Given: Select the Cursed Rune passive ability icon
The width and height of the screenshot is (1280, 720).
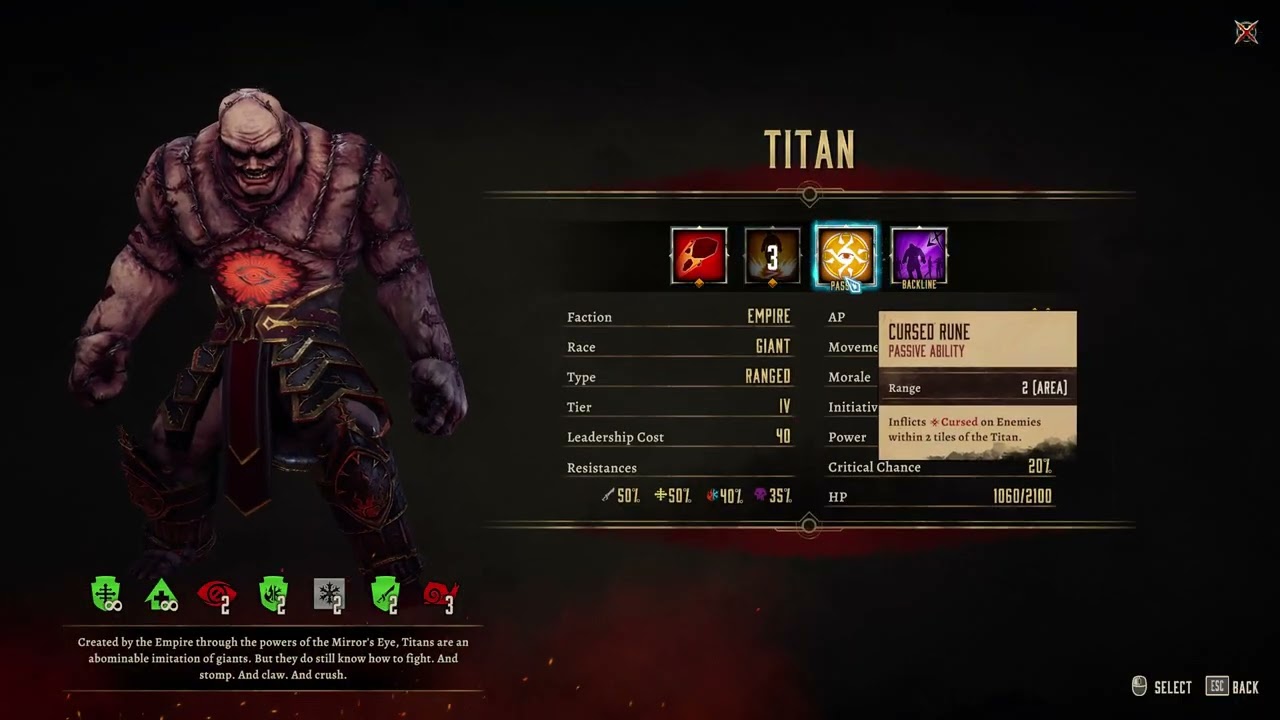Looking at the screenshot, I should [846, 256].
